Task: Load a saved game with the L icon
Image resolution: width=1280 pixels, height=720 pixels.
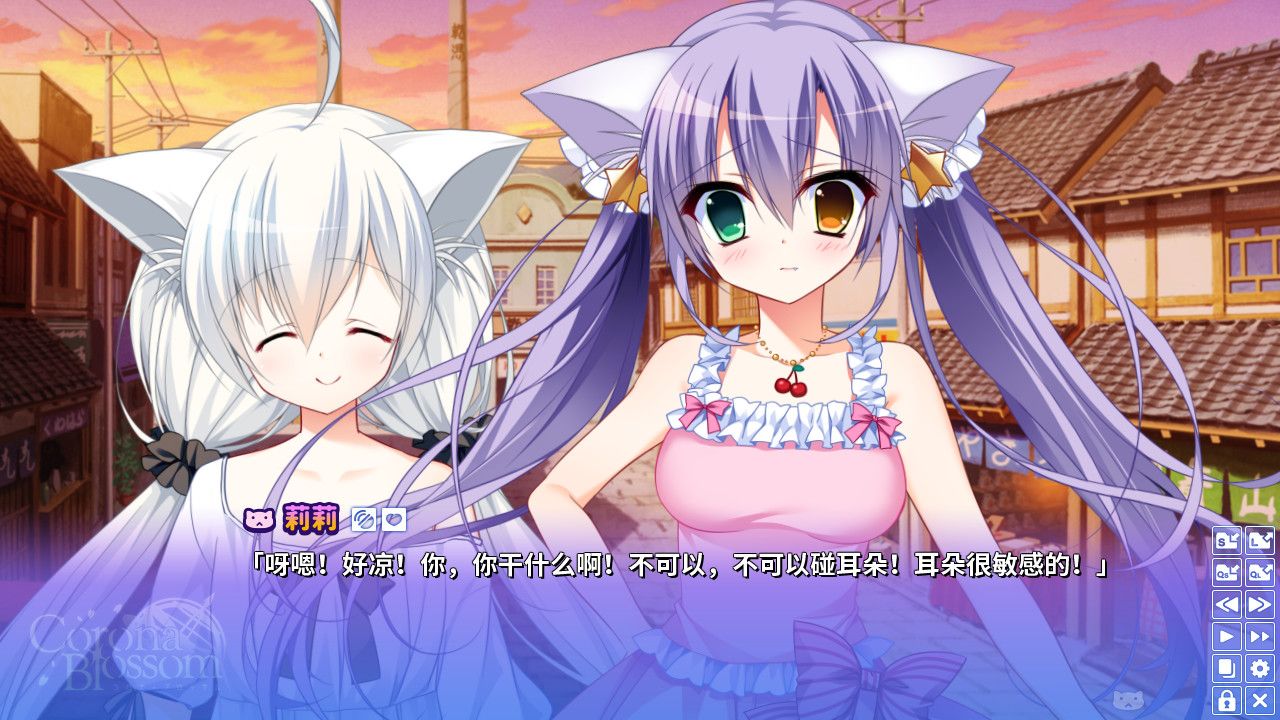Action: [x=1258, y=541]
